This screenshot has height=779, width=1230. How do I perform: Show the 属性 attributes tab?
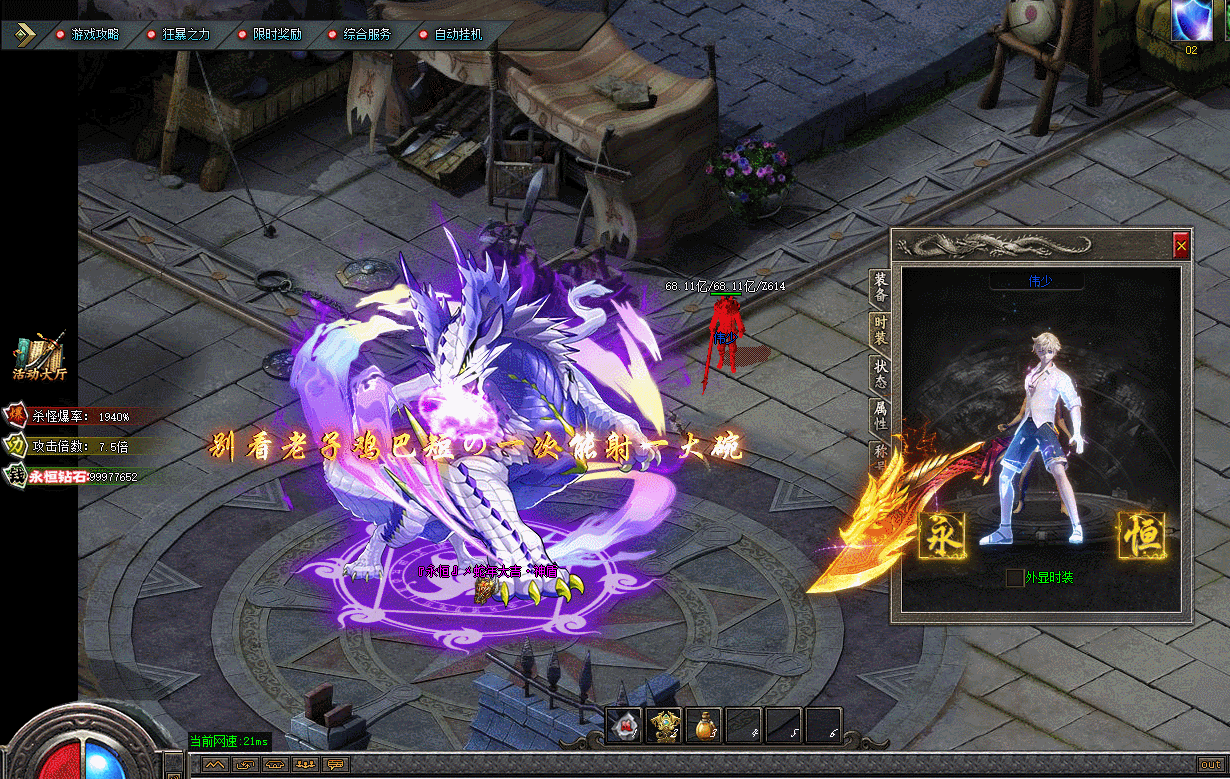tap(880, 416)
